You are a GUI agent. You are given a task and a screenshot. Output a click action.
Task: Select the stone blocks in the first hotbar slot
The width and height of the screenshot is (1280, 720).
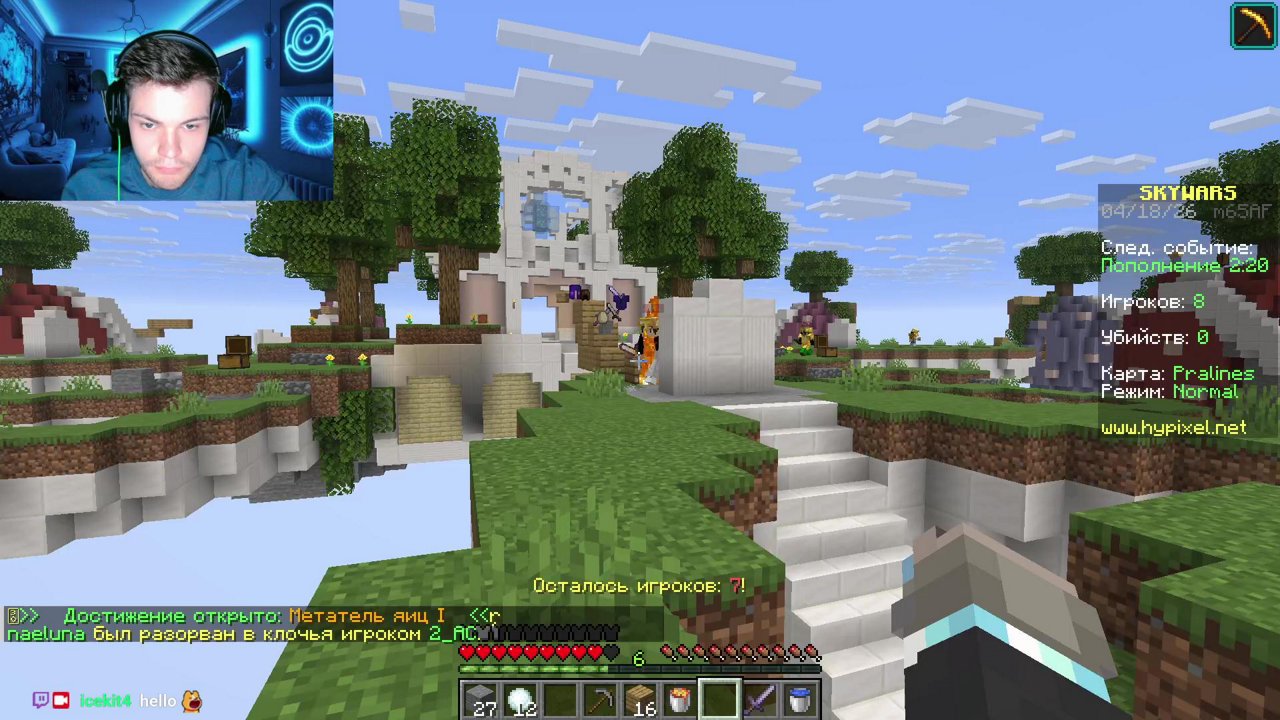pyautogui.click(x=478, y=697)
